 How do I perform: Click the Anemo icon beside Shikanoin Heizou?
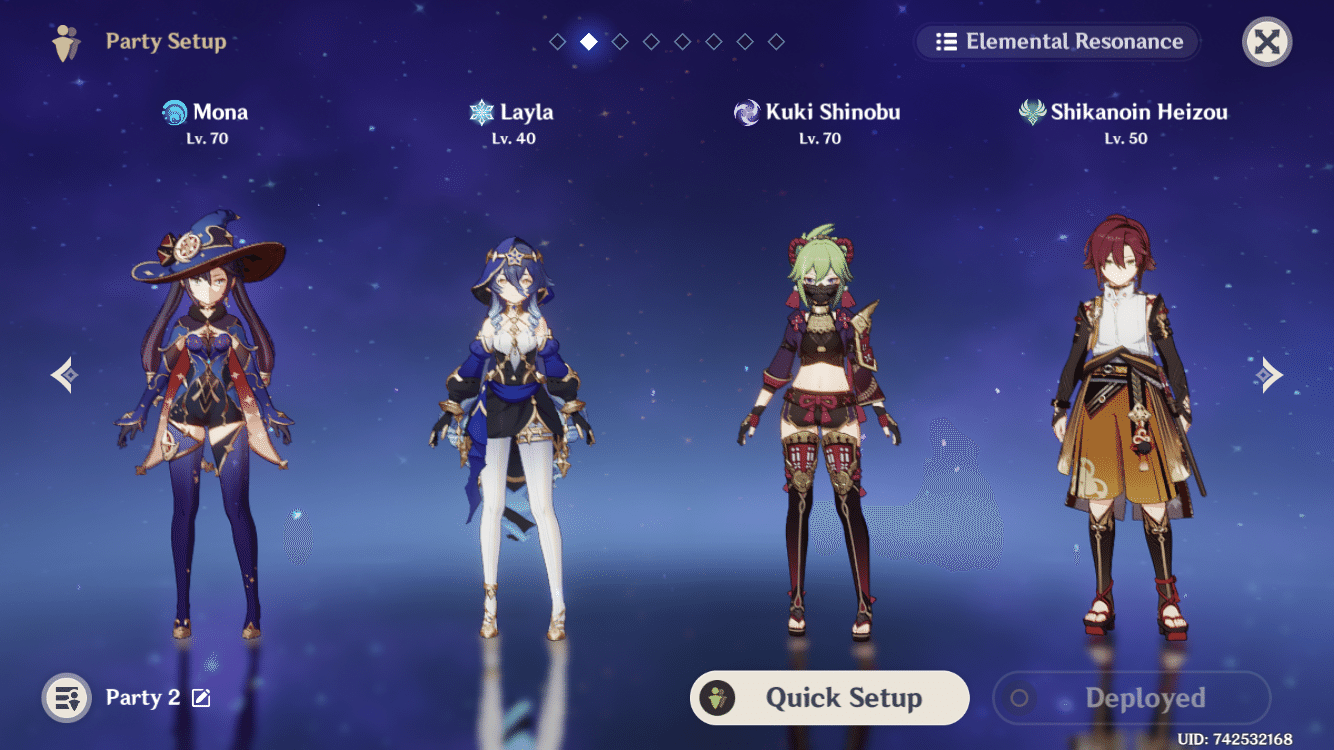[1032, 111]
